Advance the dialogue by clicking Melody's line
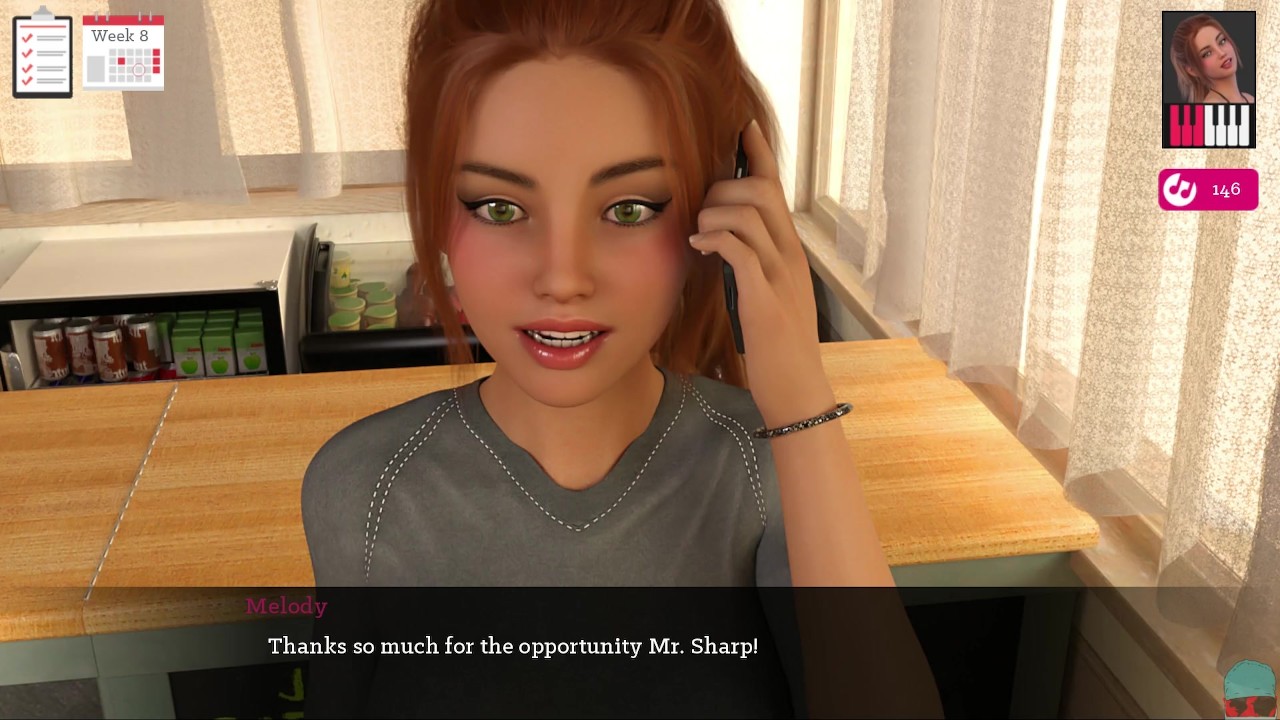1280x720 pixels. (x=512, y=647)
